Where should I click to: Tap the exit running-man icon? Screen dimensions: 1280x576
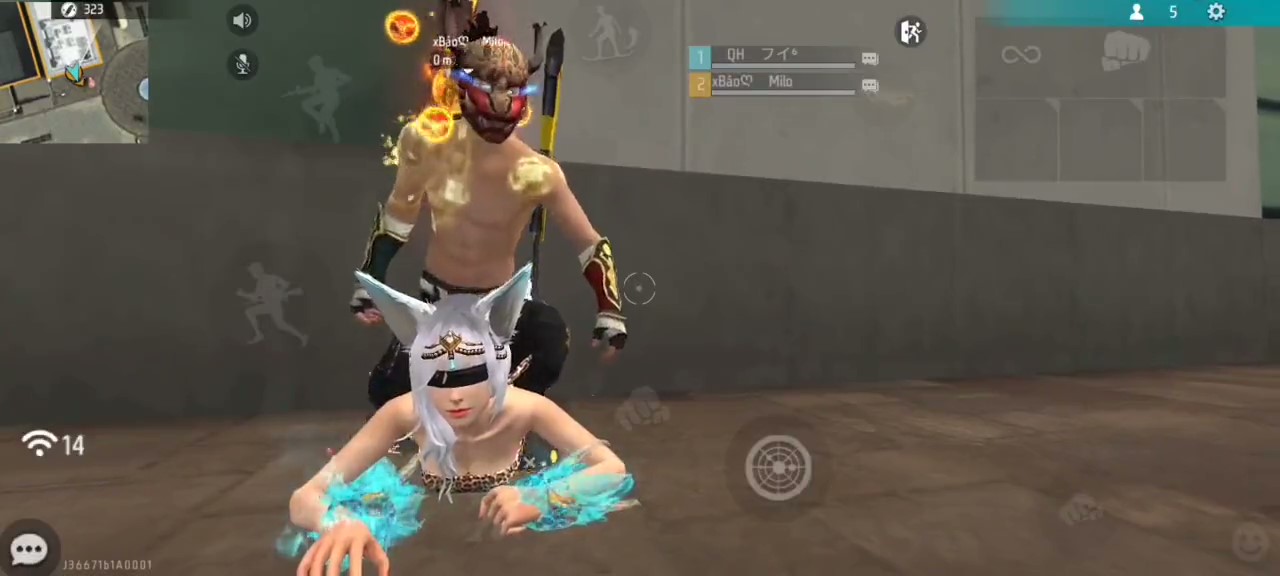coord(910,32)
